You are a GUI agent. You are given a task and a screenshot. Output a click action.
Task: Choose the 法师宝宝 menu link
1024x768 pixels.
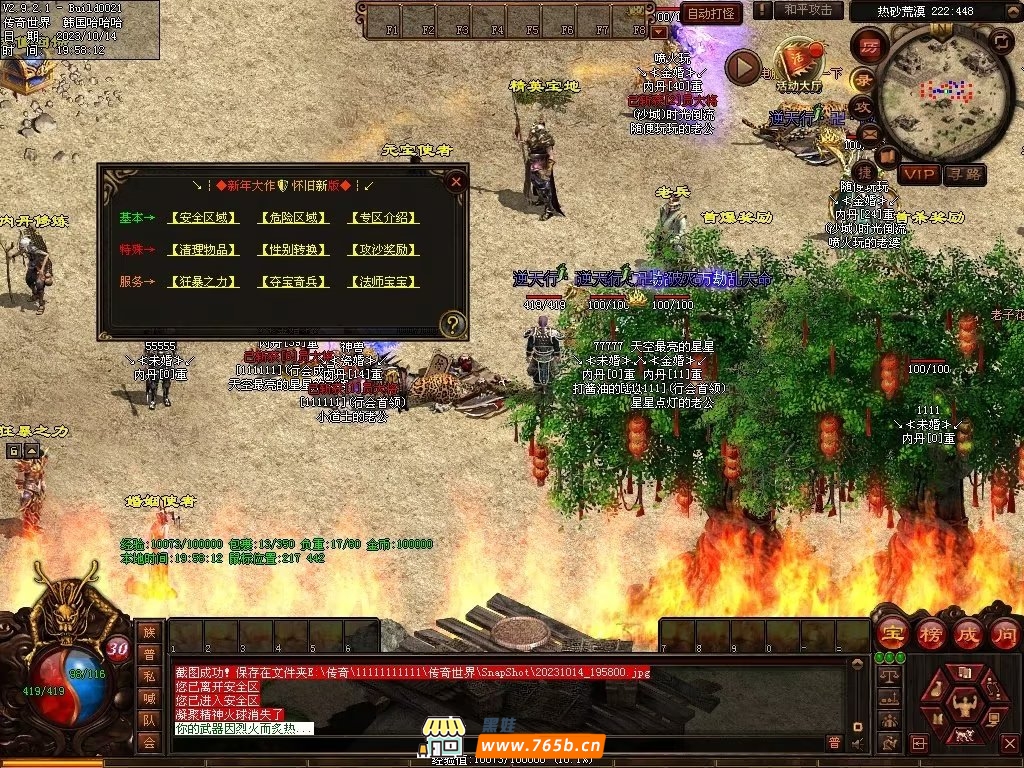pos(383,282)
